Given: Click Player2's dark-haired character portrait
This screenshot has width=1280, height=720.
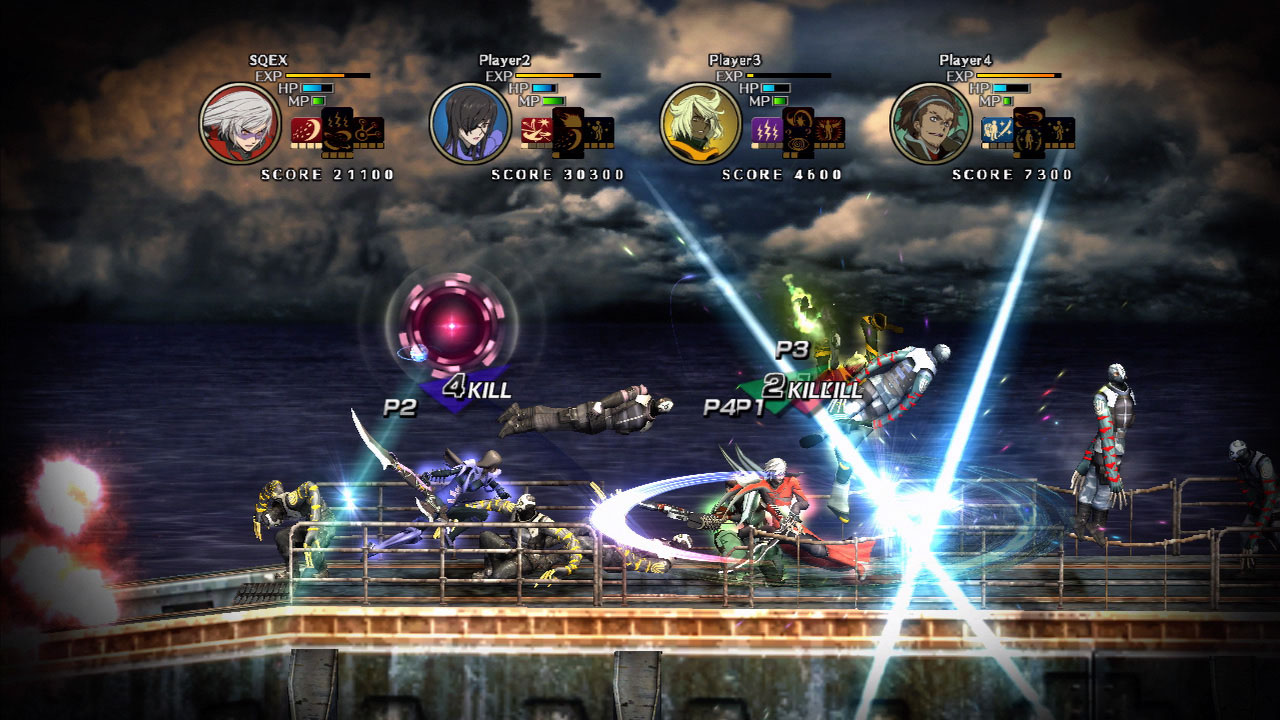Looking at the screenshot, I should click(470, 123).
